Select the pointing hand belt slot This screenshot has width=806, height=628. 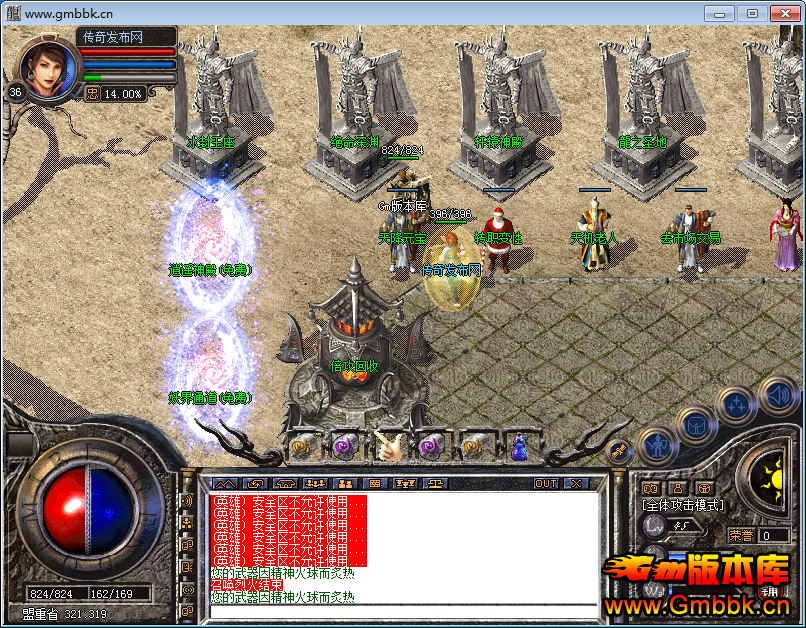[388, 446]
